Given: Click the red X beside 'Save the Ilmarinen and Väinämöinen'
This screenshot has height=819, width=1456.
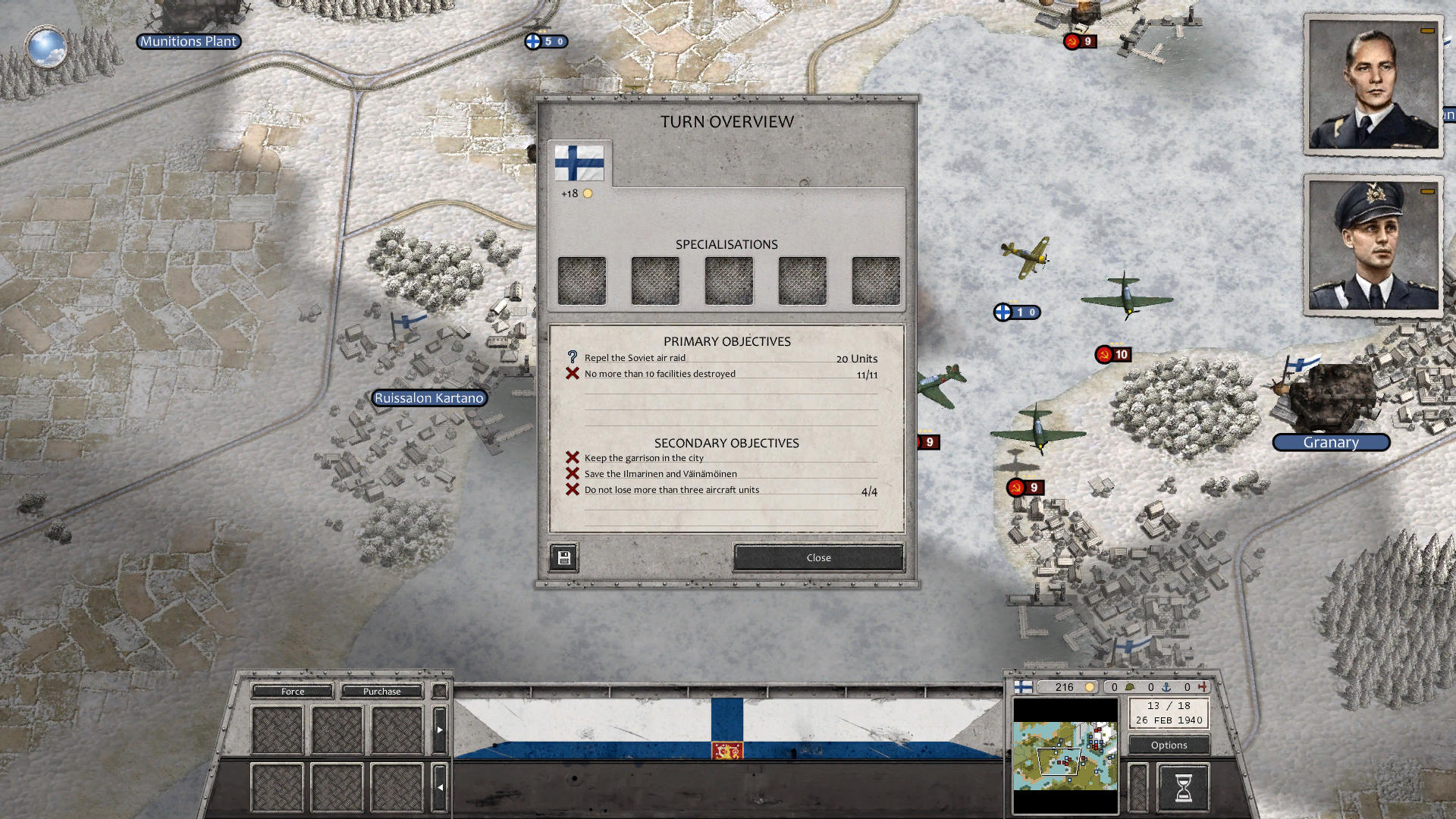Looking at the screenshot, I should (572, 472).
